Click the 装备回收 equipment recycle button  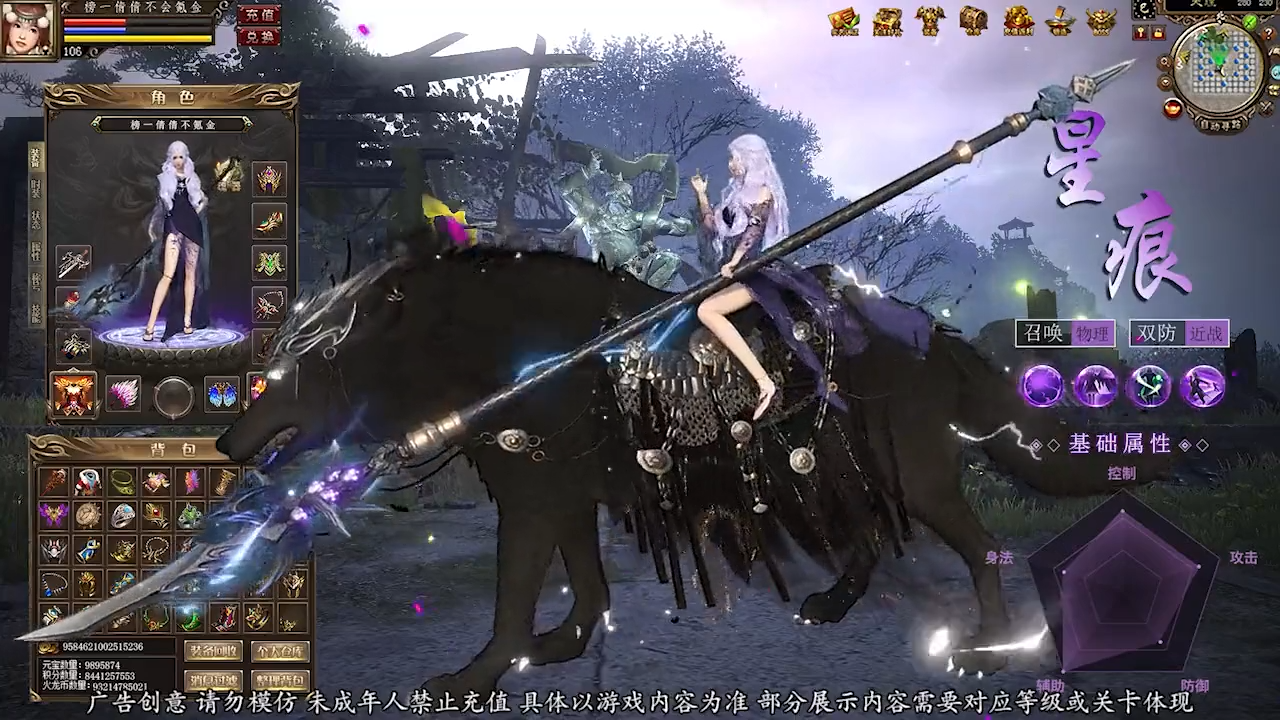pyautogui.click(x=213, y=651)
